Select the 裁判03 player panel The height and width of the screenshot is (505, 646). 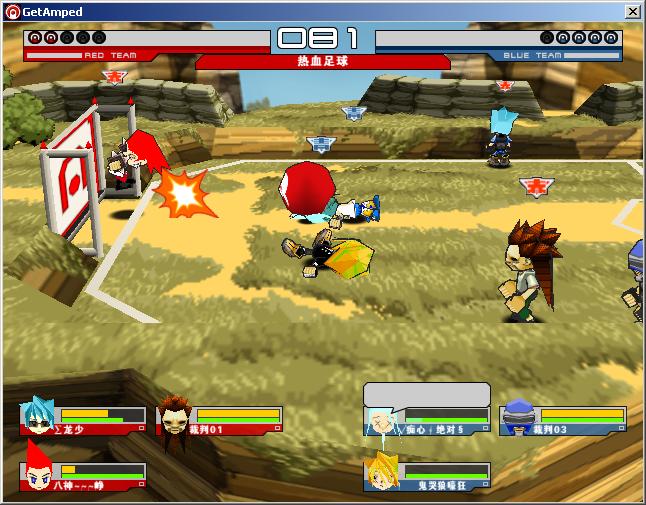[563, 420]
